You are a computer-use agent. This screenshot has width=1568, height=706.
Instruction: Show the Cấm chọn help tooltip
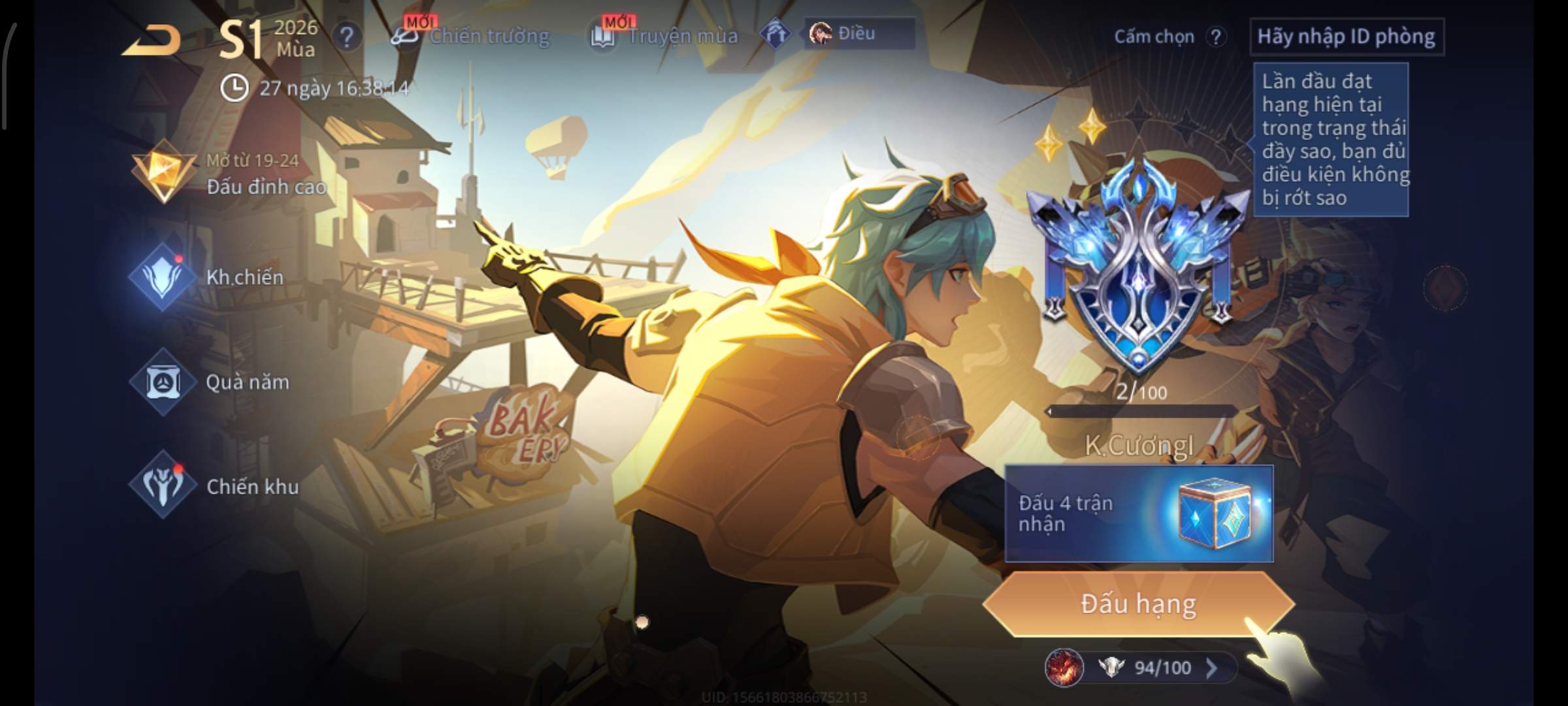coord(1215,37)
